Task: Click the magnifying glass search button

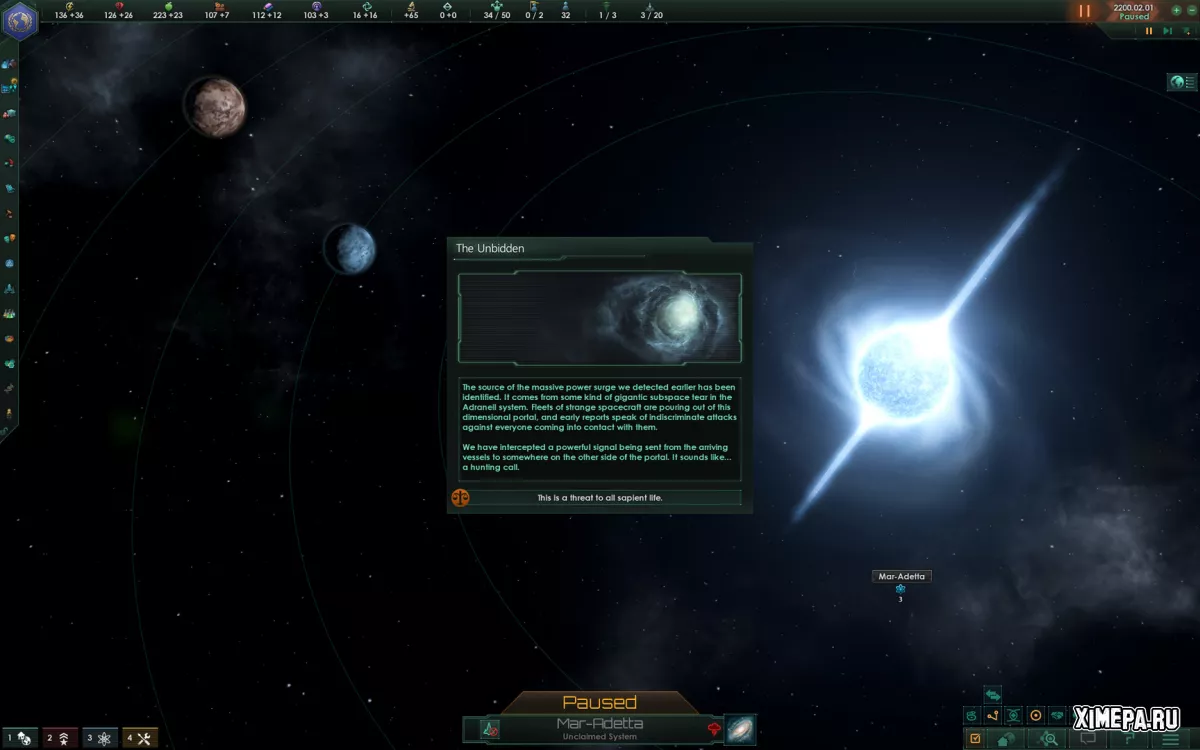Action: coord(1049,739)
